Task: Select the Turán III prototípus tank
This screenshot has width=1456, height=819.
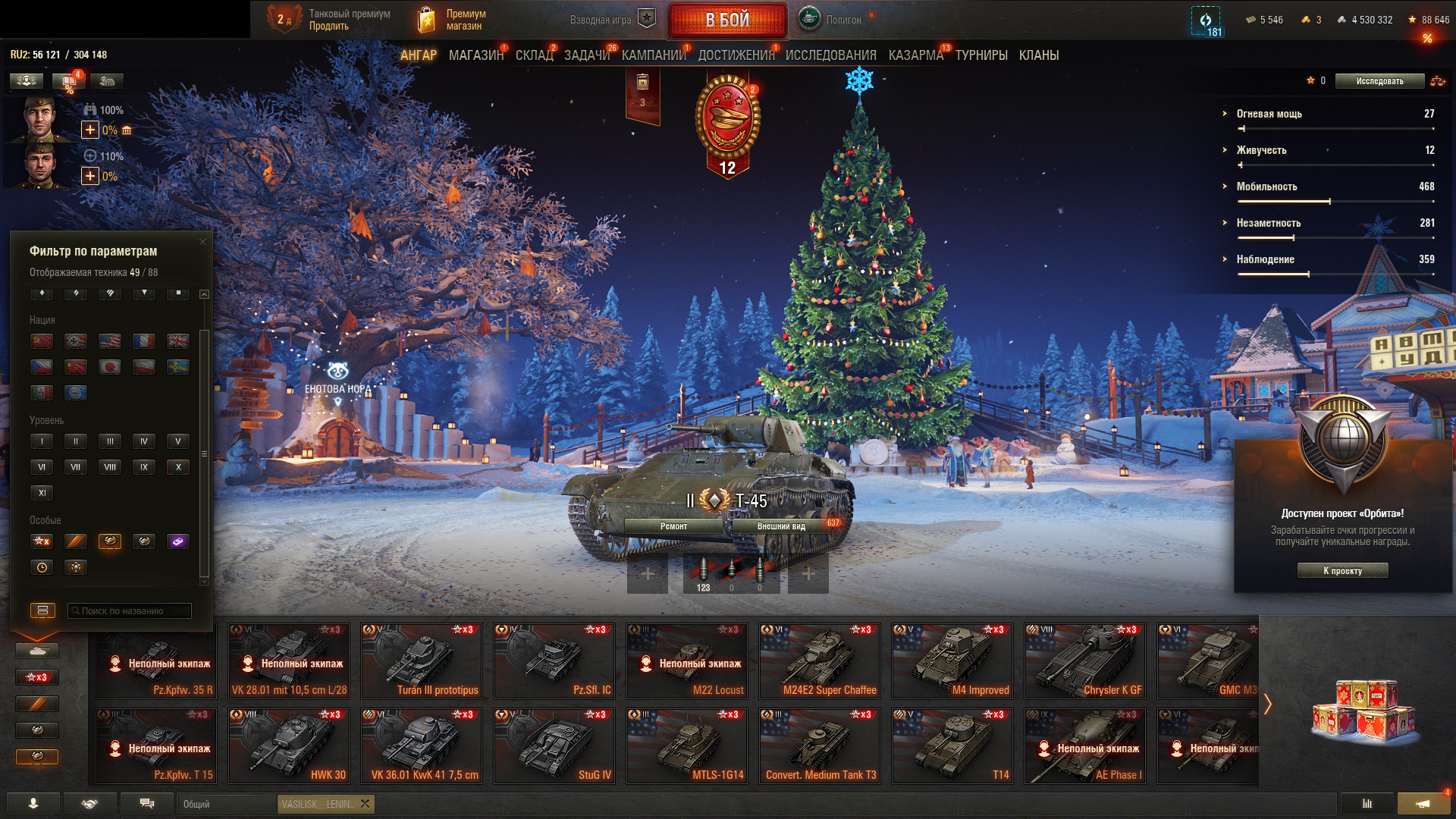Action: [x=422, y=661]
